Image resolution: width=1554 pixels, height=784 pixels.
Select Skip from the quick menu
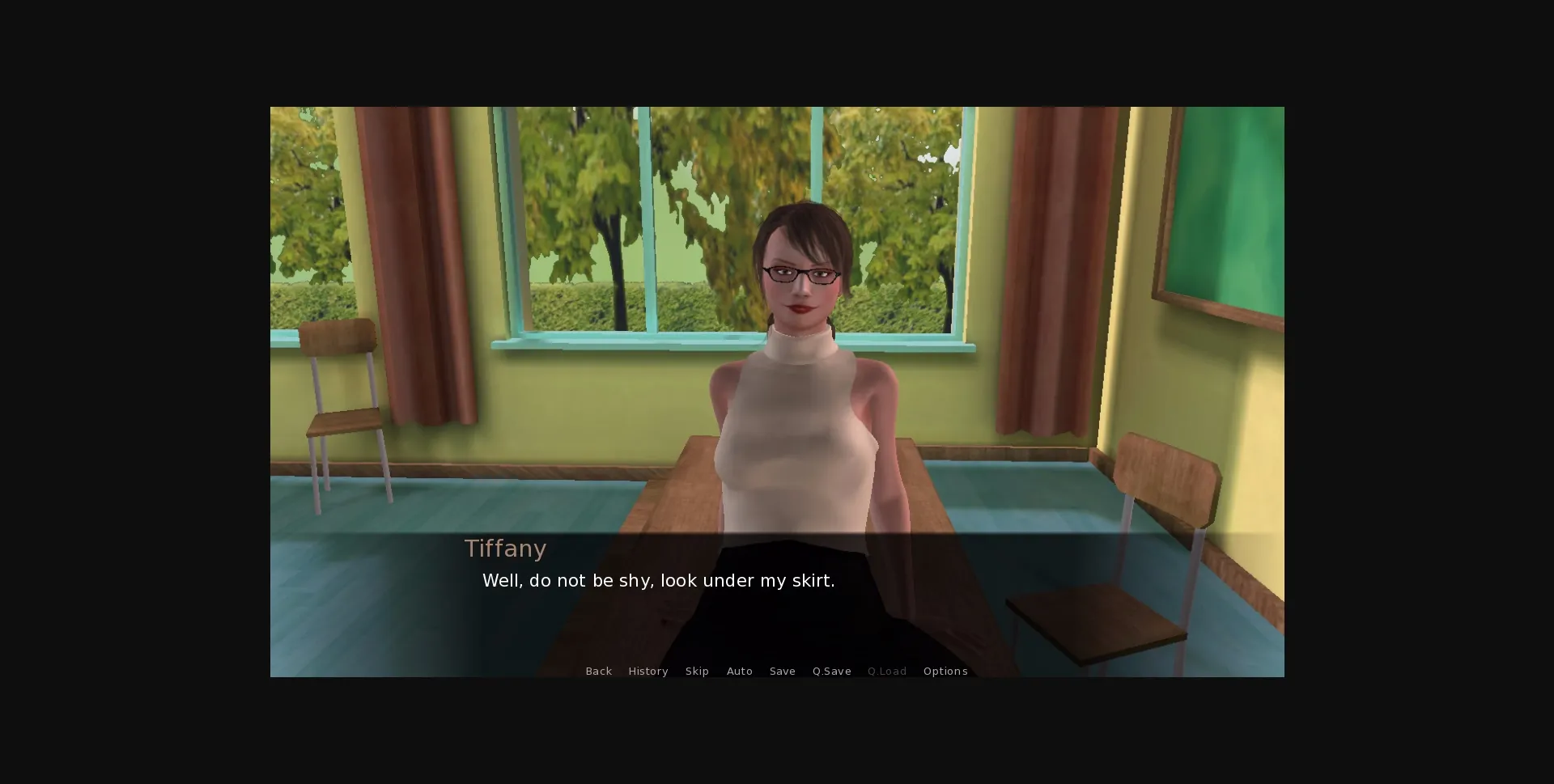(x=697, y=671)
